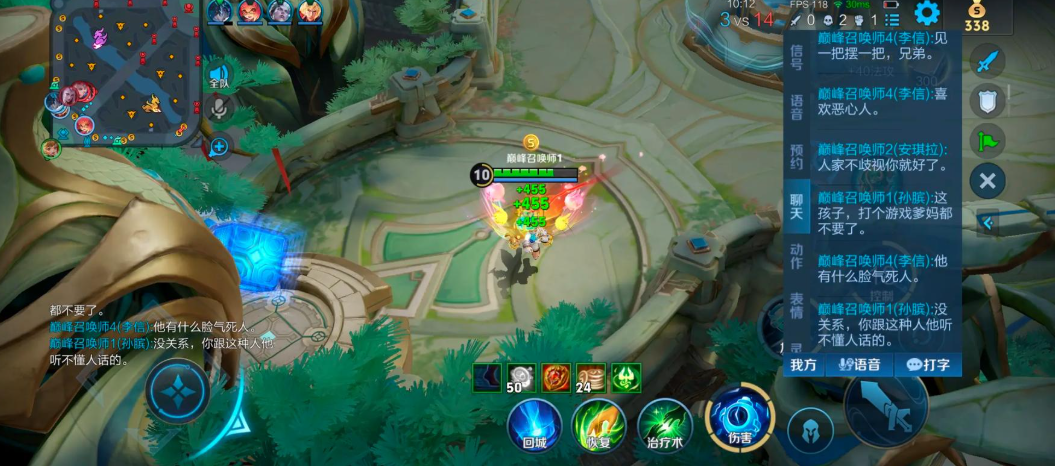
Task: Switch to the 动作 actions tab
Action: tap(796, 256)
